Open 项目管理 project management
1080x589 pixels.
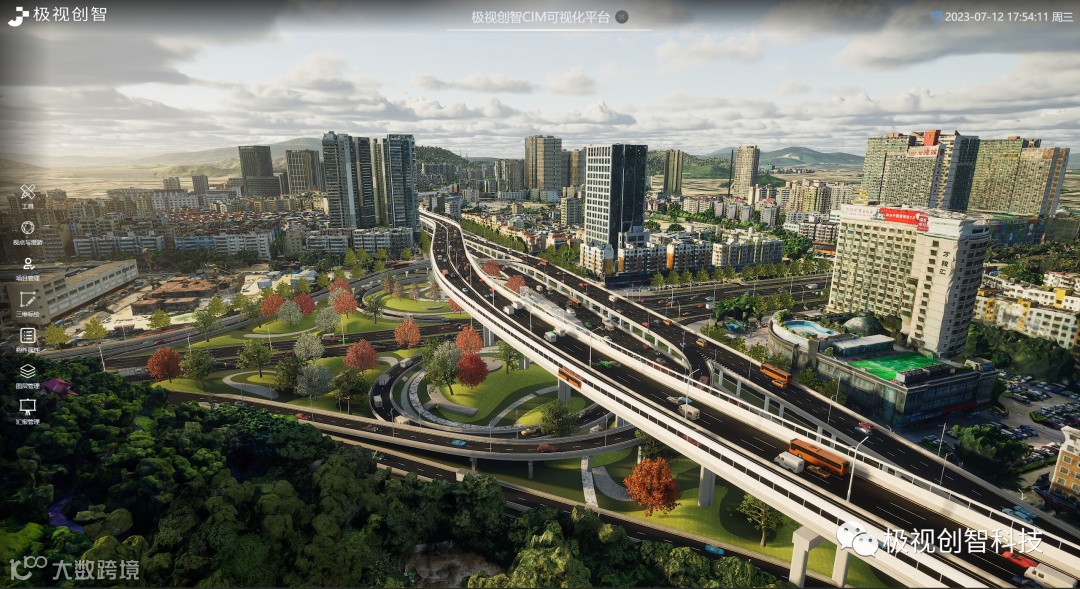(x=28, y=264)
